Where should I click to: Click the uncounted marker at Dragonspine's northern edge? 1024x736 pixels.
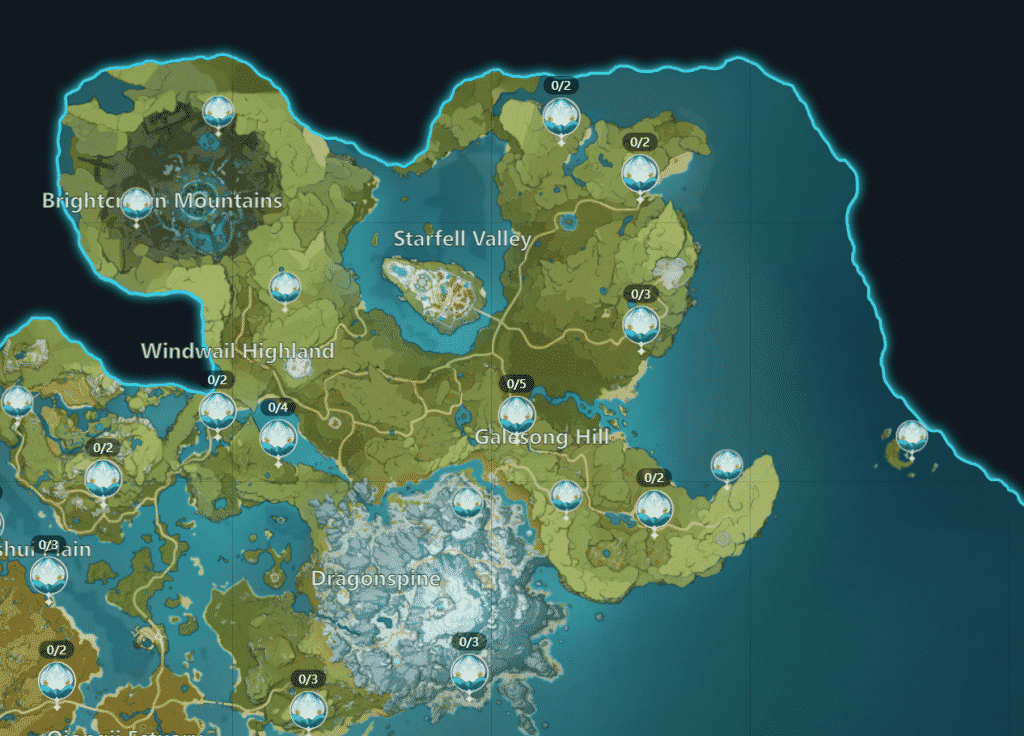[x=467, y=503]
